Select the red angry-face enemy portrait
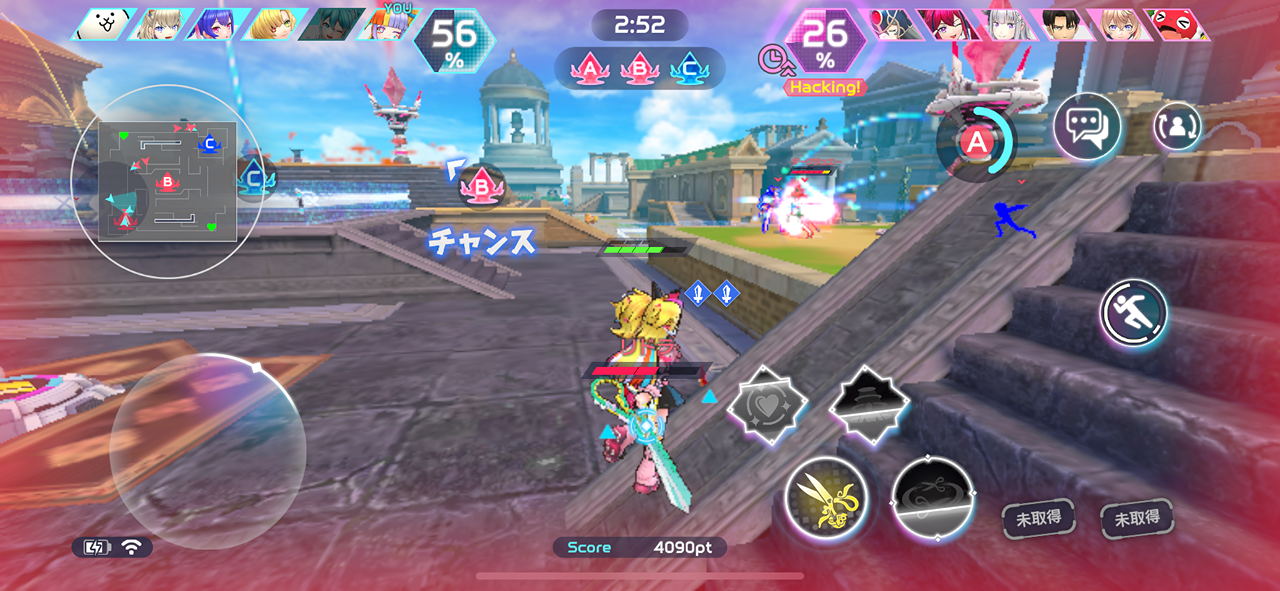Viewport: 1280px width, 591px height. [1180, 24]
